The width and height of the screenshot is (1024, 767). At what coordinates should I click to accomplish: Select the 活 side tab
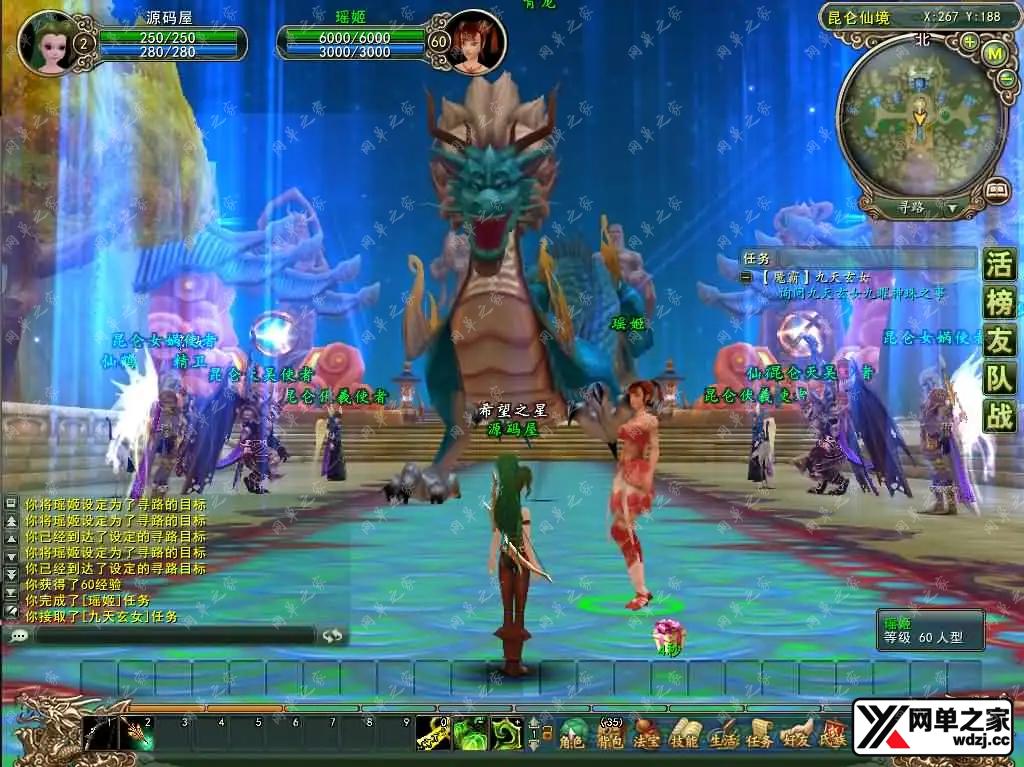(x=999, y=265)
